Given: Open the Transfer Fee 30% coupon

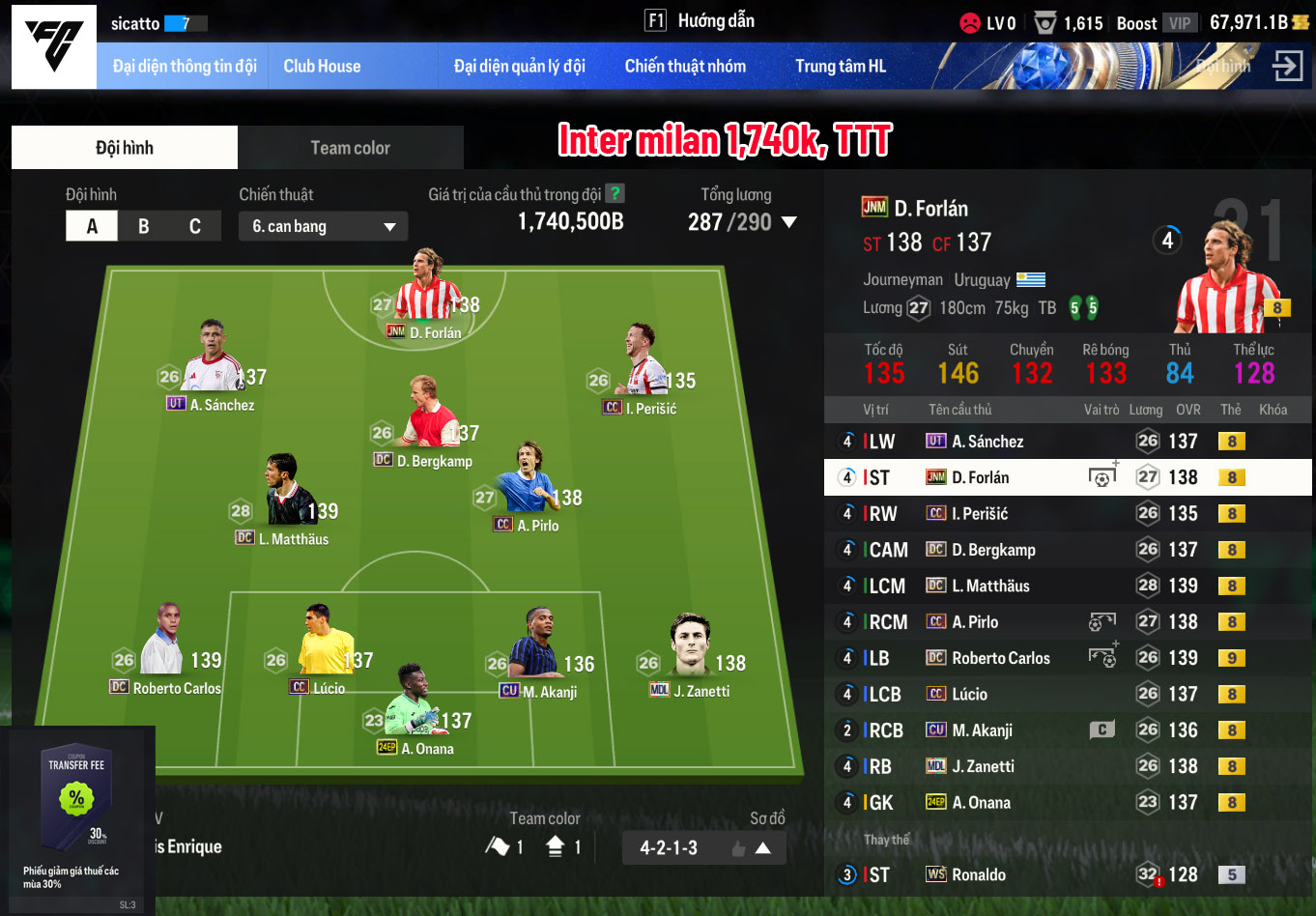Looking at the screenshot, I should tap(76, 812).
